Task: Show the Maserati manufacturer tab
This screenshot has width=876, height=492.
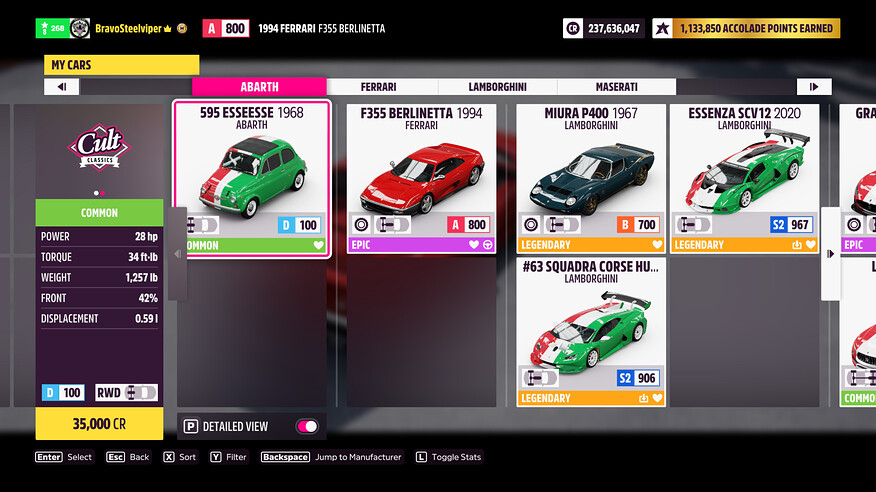Action: pos(616,87)
